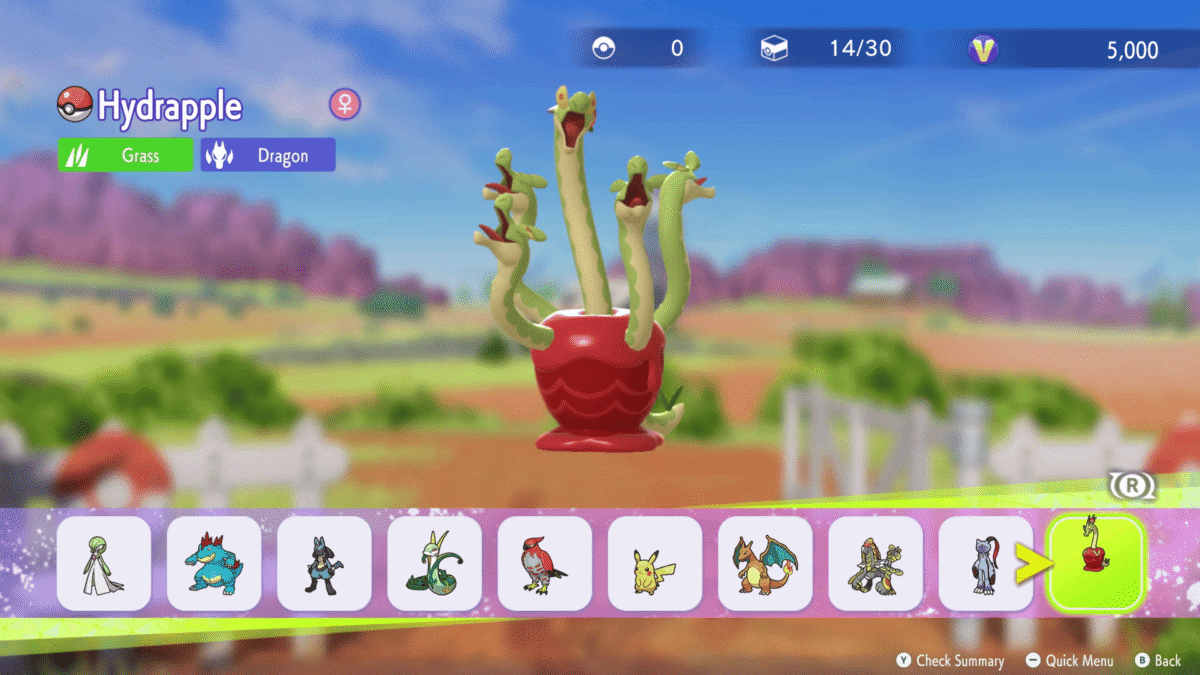Pick the Charizard tile
The width and height of the screenshot is (1200, 675).
tap(765, 564)
